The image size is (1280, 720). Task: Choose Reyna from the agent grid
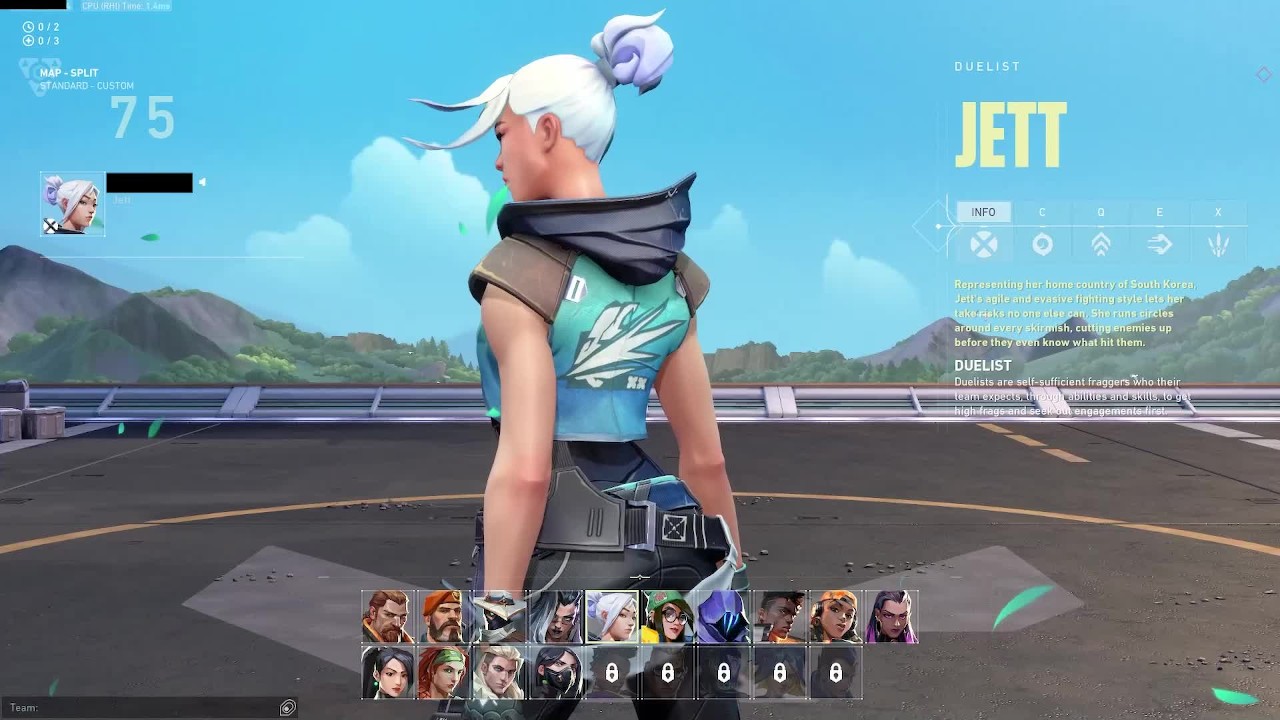(892, 617)
